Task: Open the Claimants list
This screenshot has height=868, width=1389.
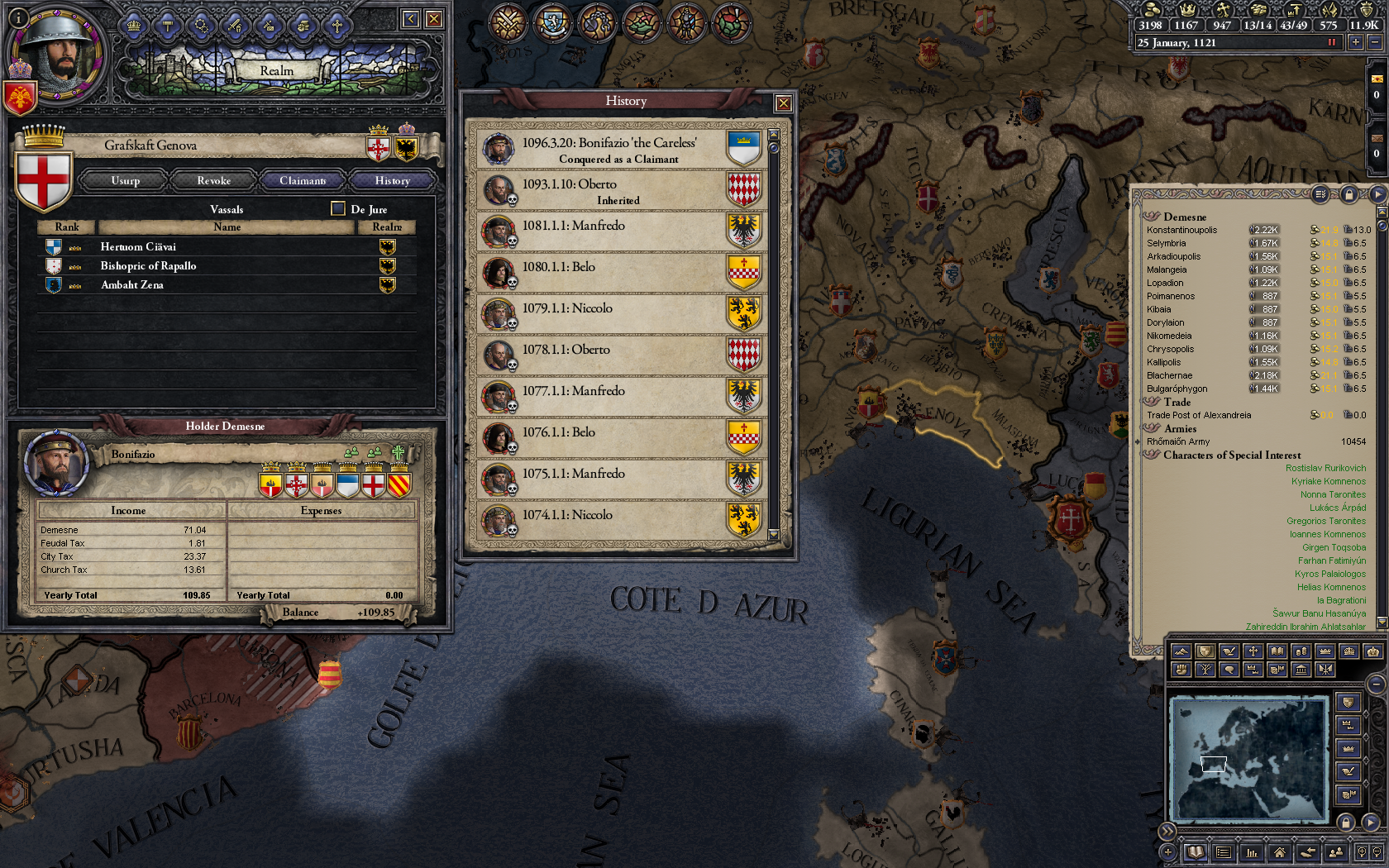Action: pos(303,180)
